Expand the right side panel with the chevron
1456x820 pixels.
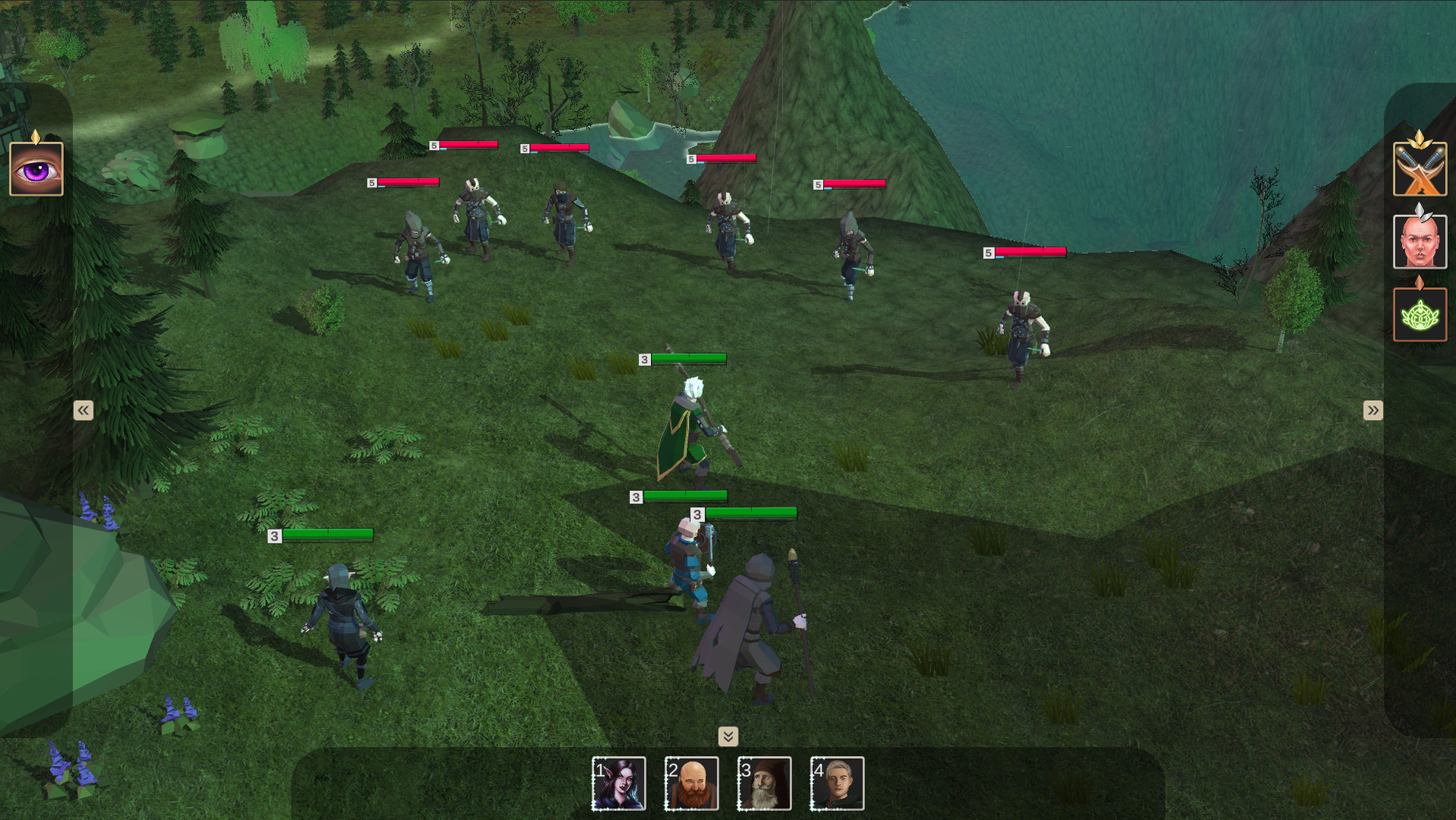point(1372,409)
